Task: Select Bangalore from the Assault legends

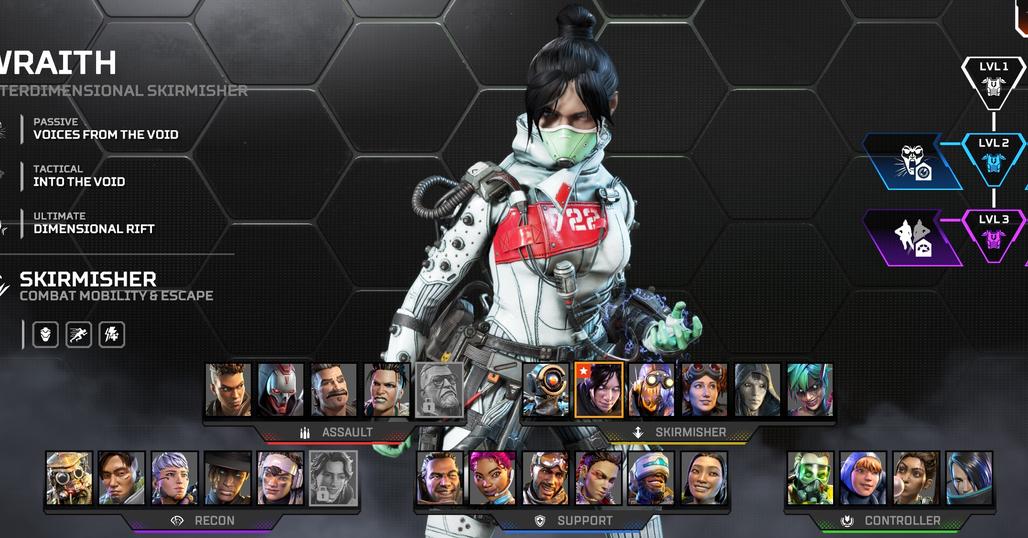Action: pos(228,390)
